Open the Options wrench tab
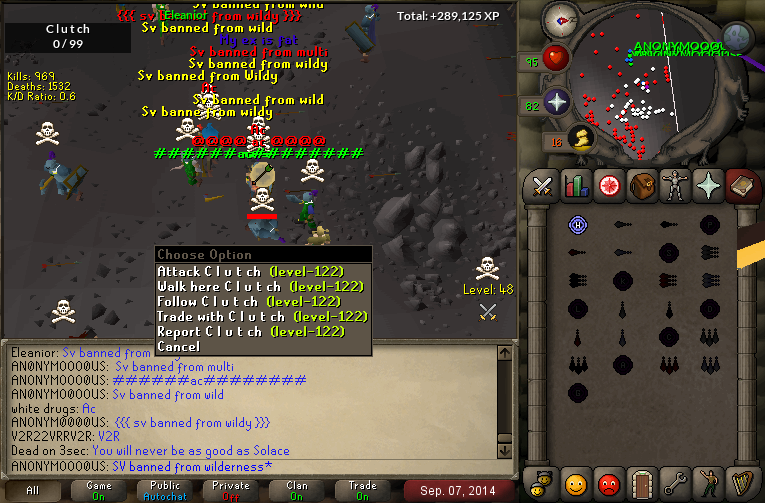765x503 pixels. (x=674, y=484)
